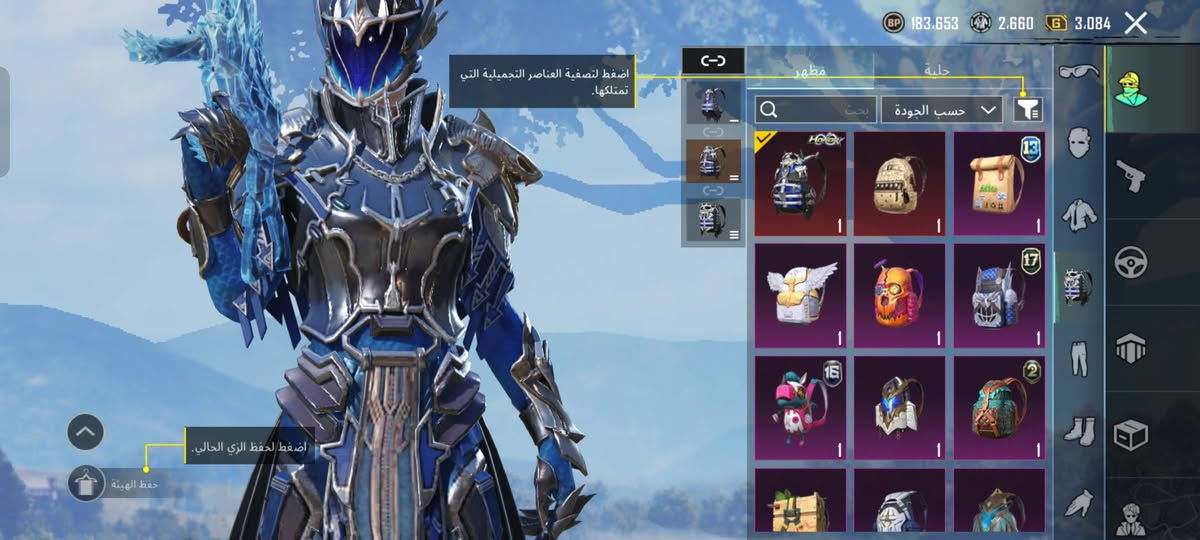
Task: Pick the pink cow backpack with badge 16
Action: tap(800, 408)
